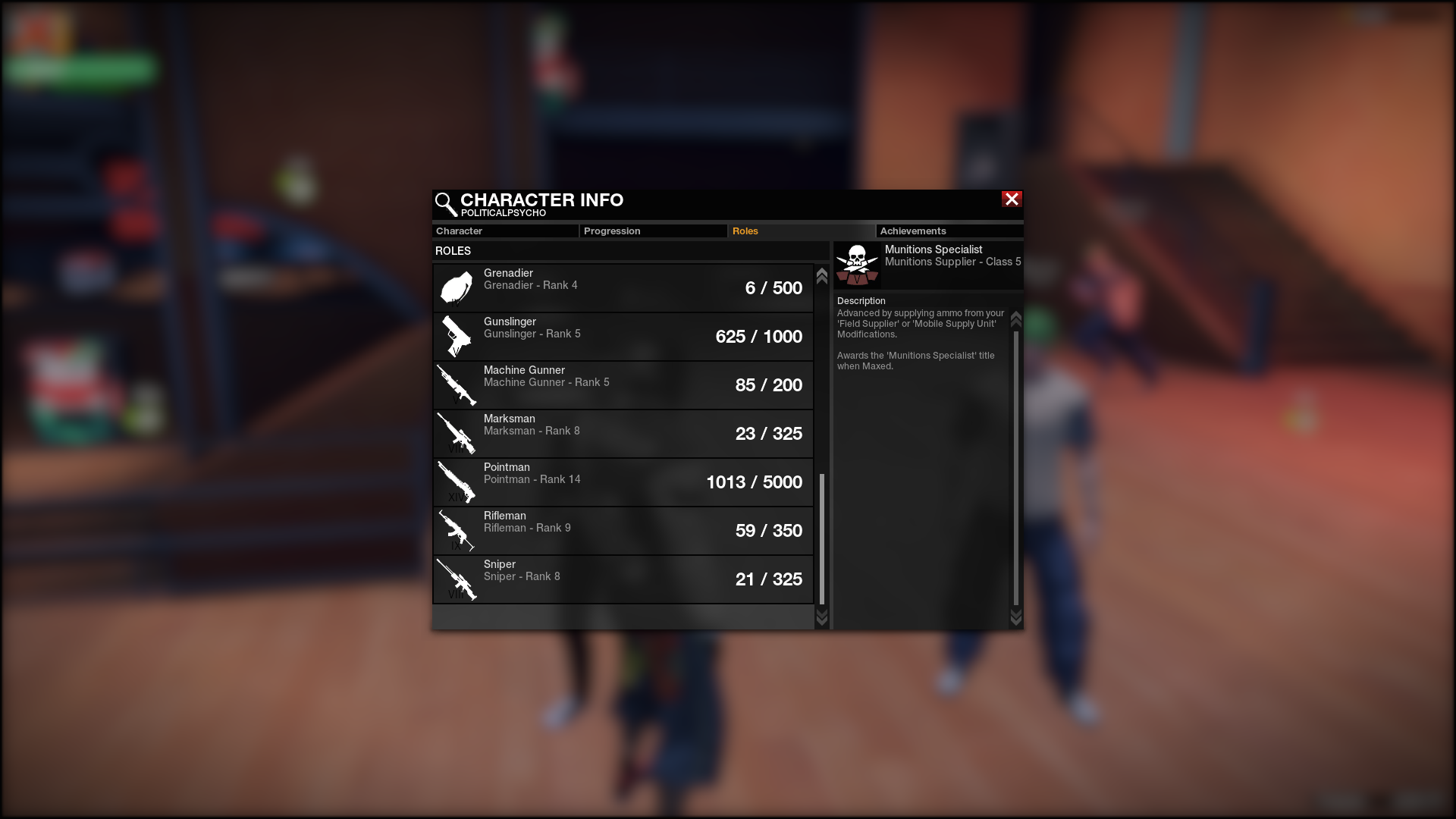Click the Machine Gunner role row

click(x=623, y=385)
